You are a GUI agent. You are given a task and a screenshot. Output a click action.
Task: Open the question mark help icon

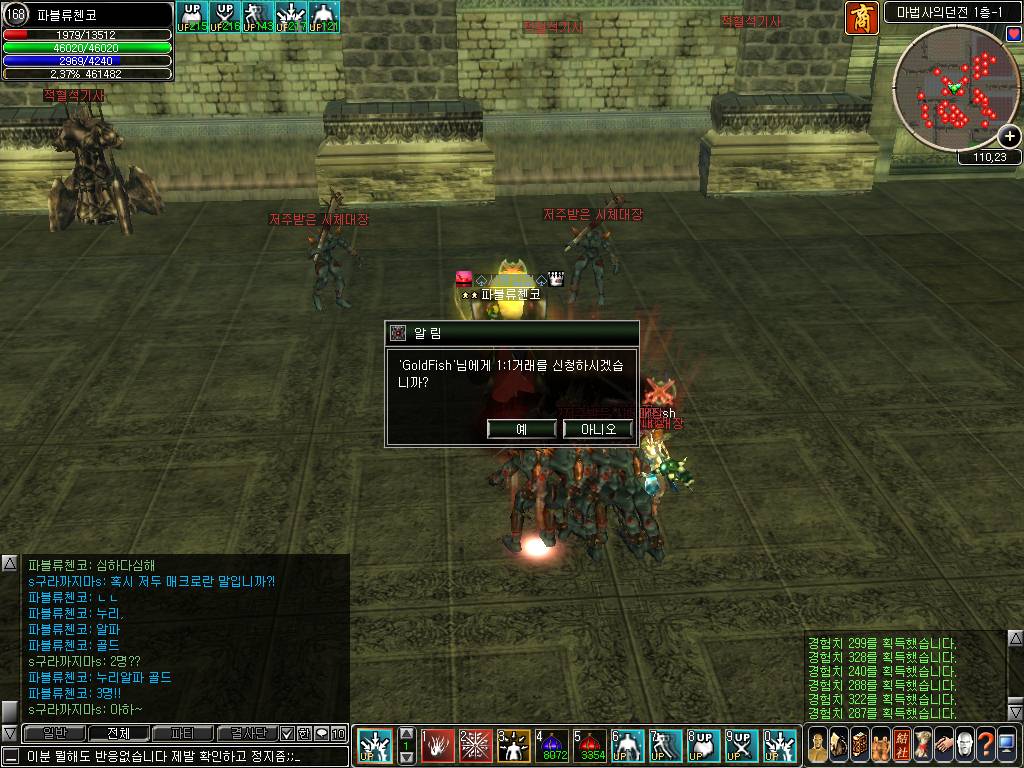tap(987, 745)
